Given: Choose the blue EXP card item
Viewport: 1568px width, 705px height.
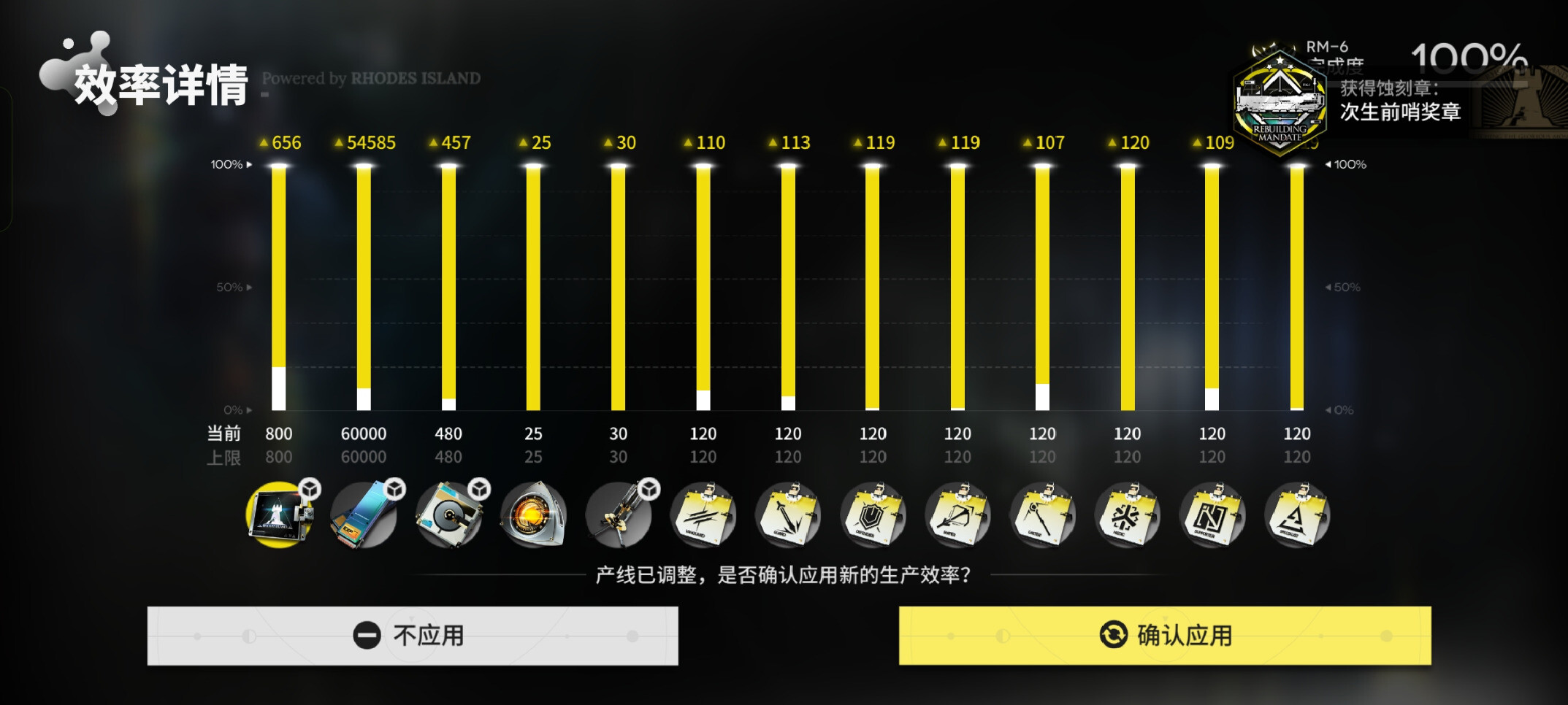Looking at the screenshot, I should pyautogui.click(x=364, y=515).
